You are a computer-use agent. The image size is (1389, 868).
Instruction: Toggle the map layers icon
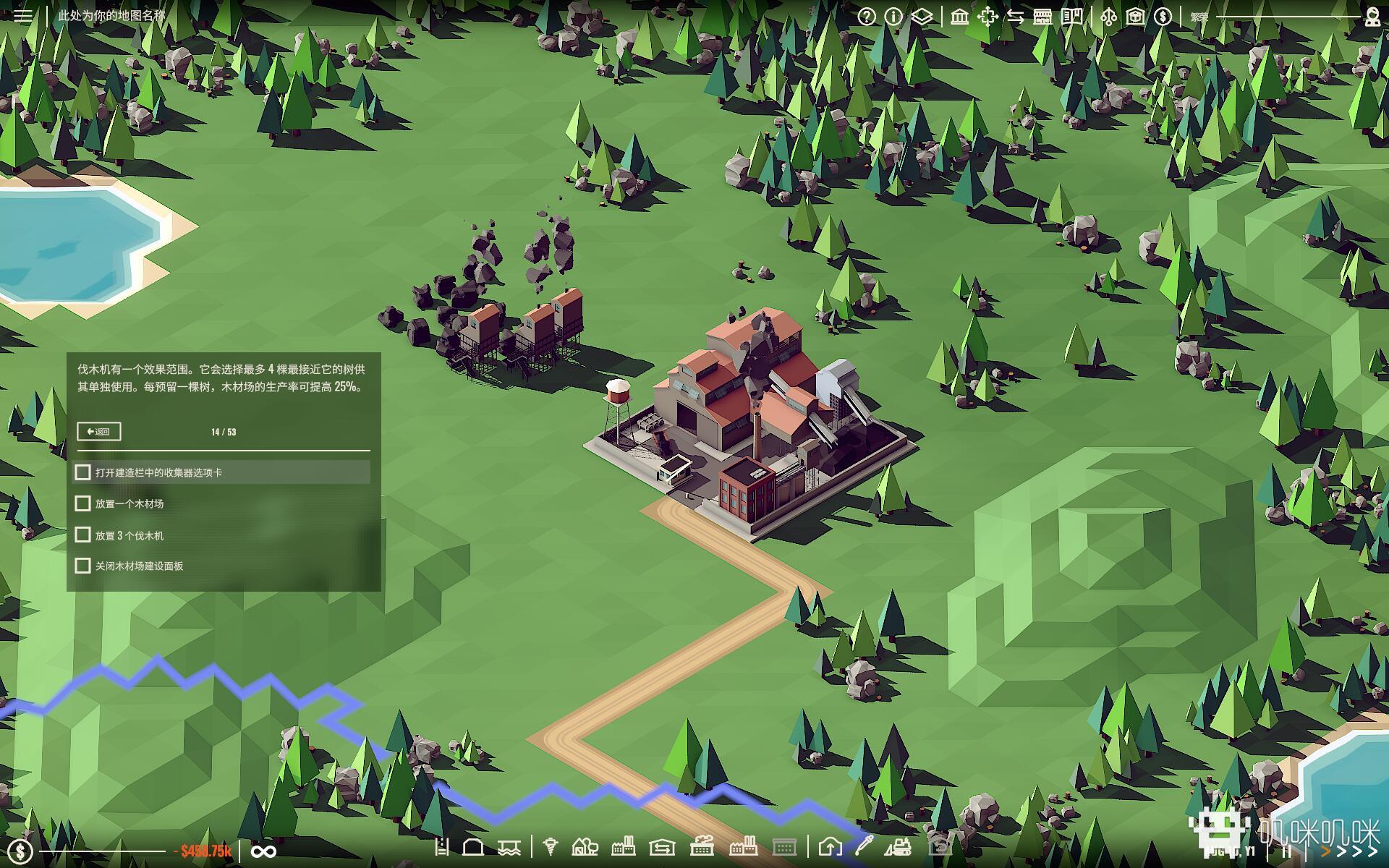click(922, 17)
